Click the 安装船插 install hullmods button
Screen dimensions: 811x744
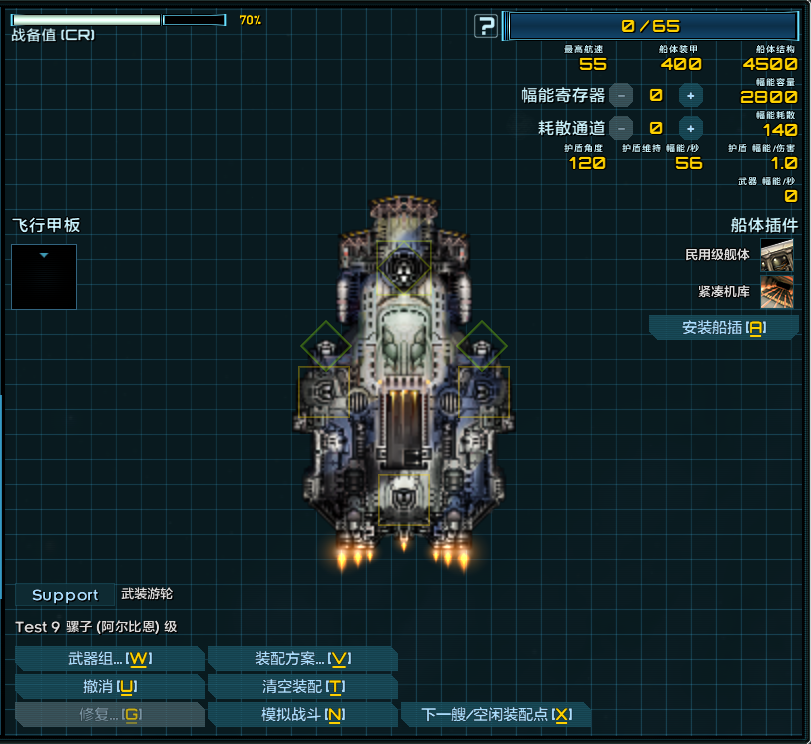tap(724, 328)
